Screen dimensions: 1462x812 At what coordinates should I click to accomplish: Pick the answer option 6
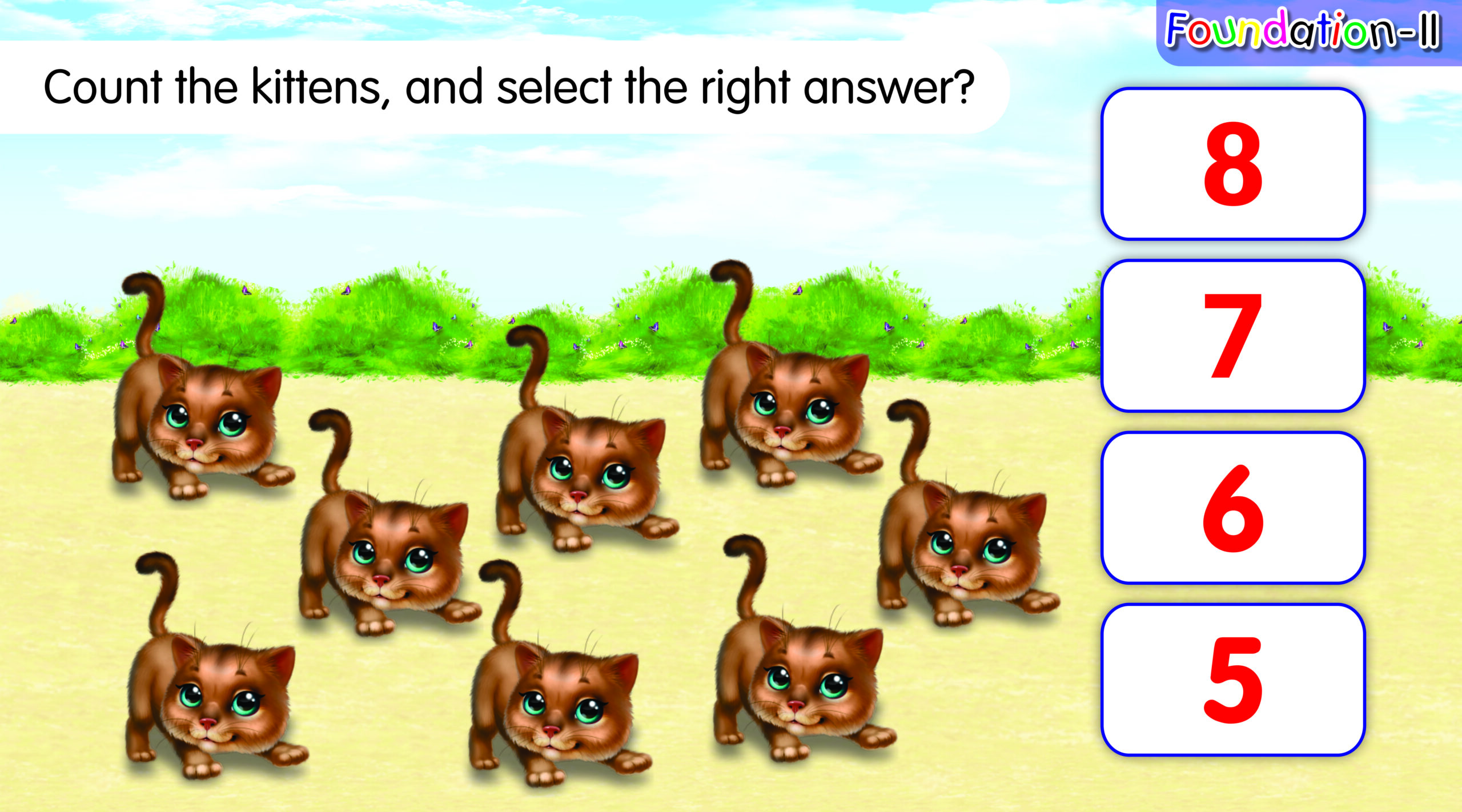1232,508
